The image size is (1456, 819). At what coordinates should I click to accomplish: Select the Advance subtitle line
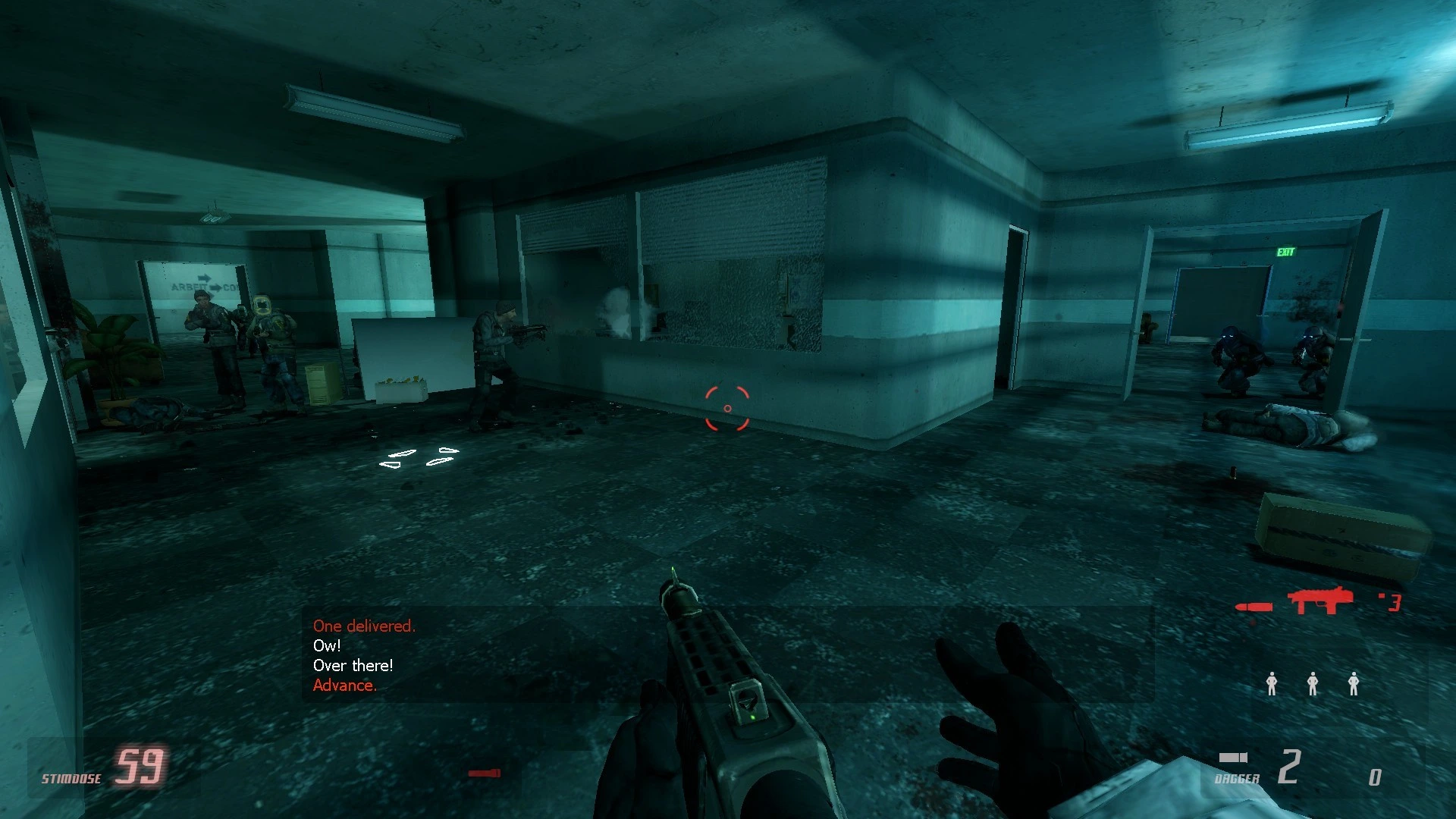345,686
